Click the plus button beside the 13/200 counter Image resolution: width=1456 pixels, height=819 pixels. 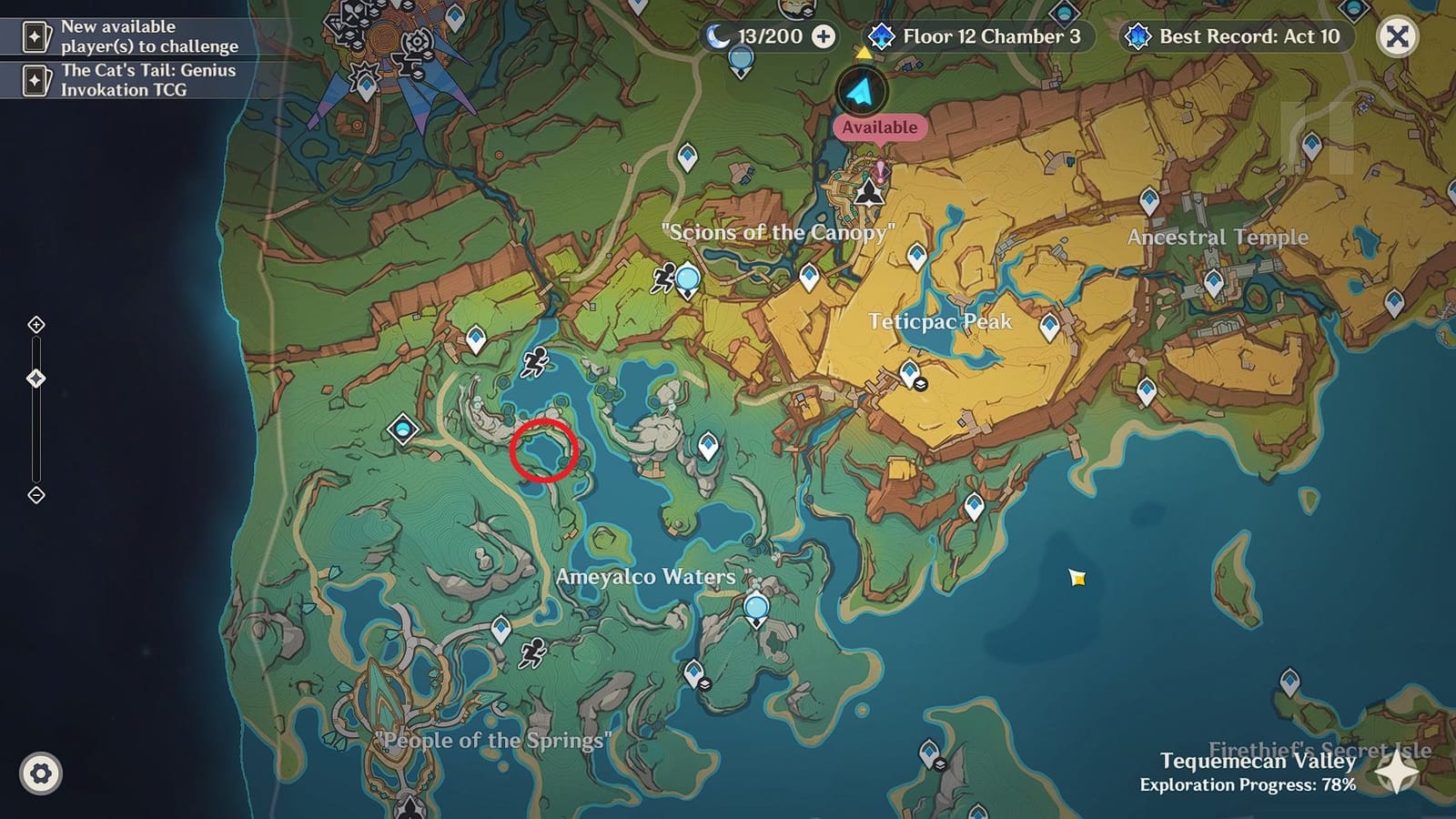coord(824,37)
